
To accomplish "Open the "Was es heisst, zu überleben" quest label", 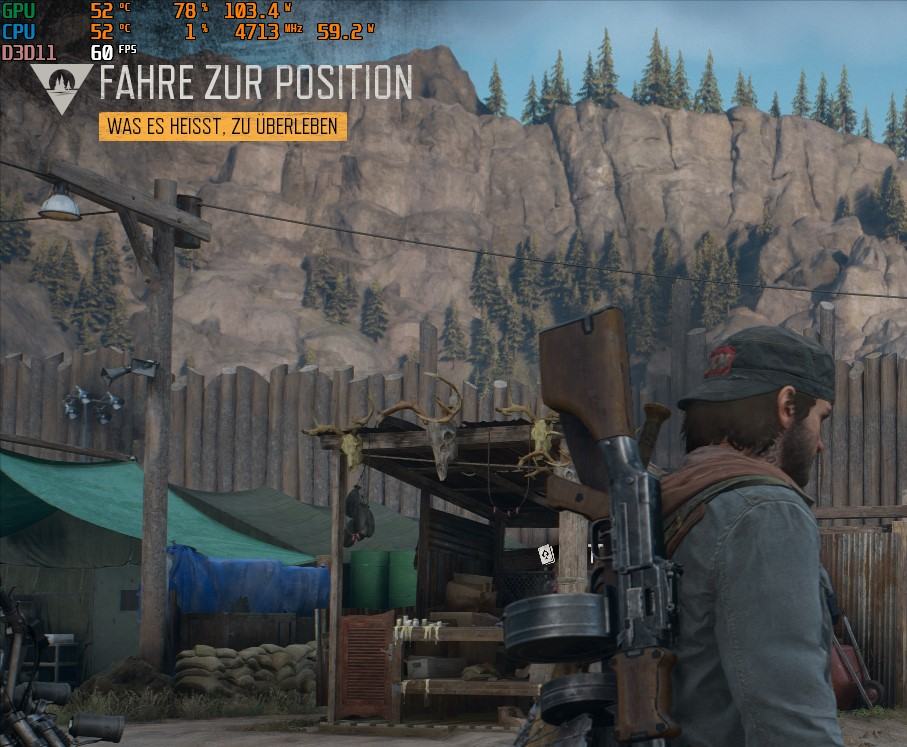I will pyautogui.click(x=223, y=127).
